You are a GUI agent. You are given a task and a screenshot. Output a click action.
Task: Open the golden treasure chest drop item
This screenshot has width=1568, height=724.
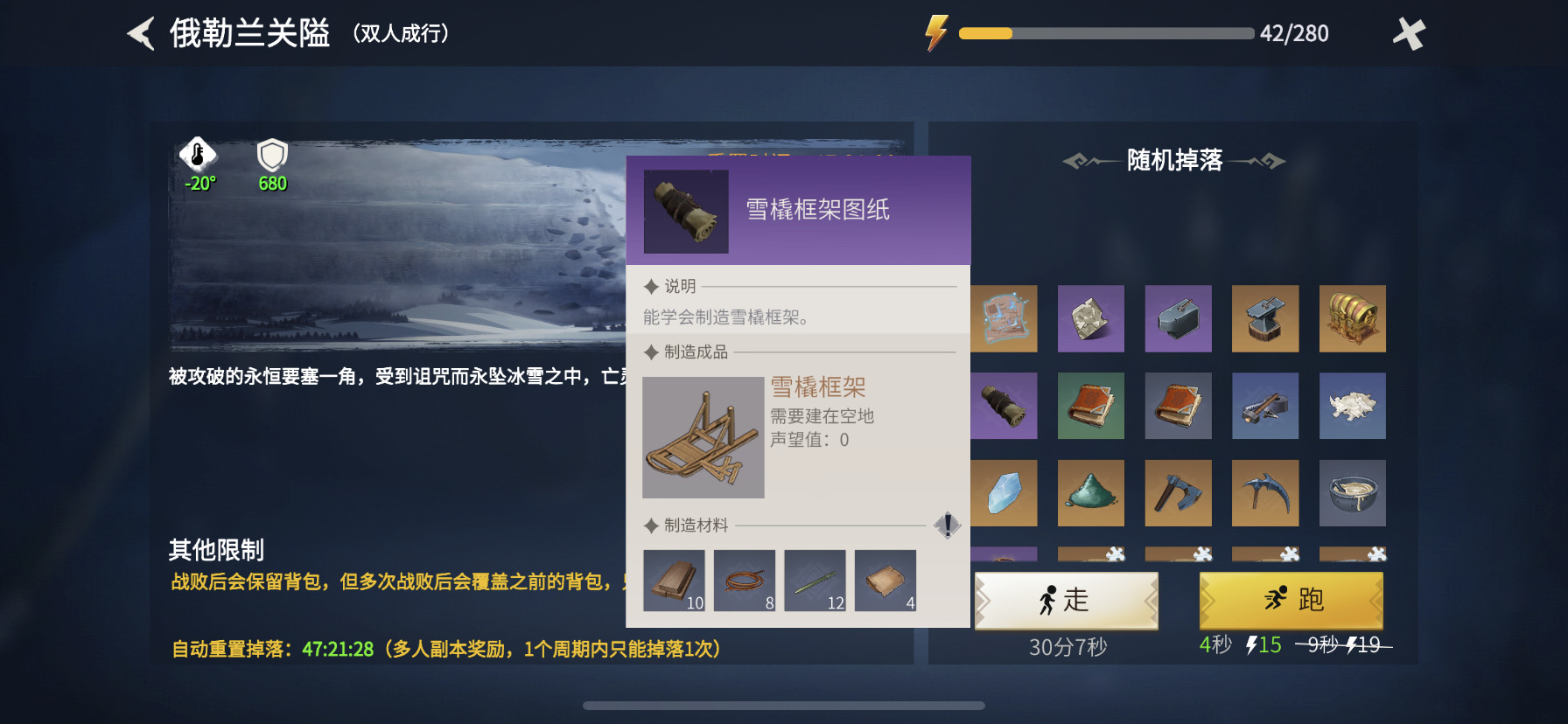pos(1353,318)
